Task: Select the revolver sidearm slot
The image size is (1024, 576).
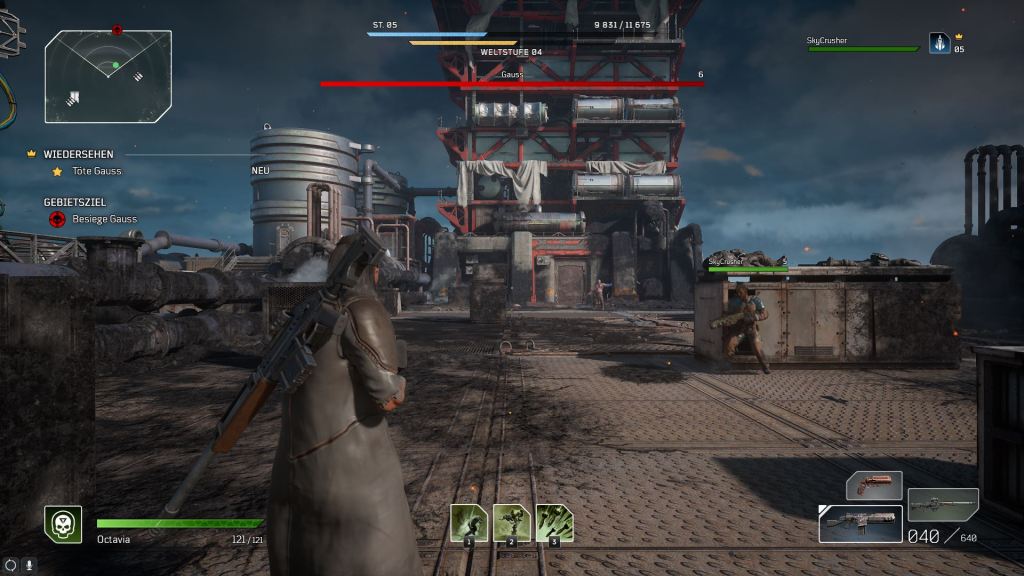Action: tap(874, 486)
